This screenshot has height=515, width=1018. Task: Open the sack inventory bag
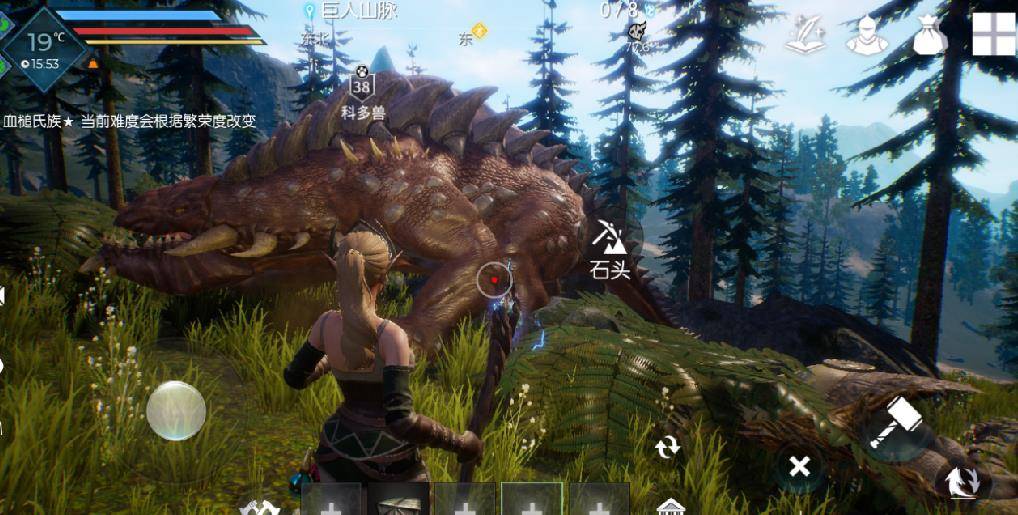coord(928,36)
